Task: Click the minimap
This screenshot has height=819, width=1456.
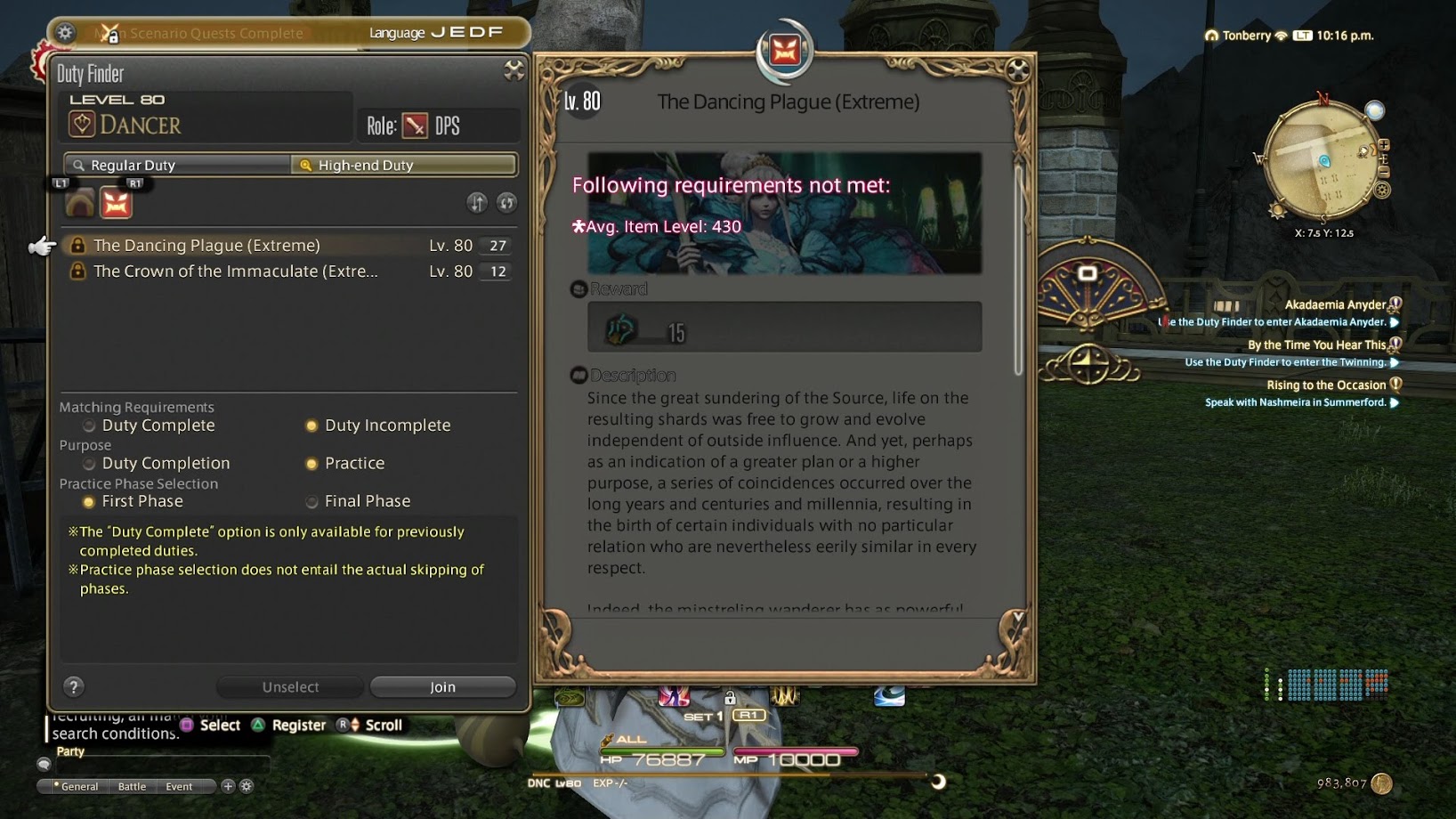Action: (1321, 162)
